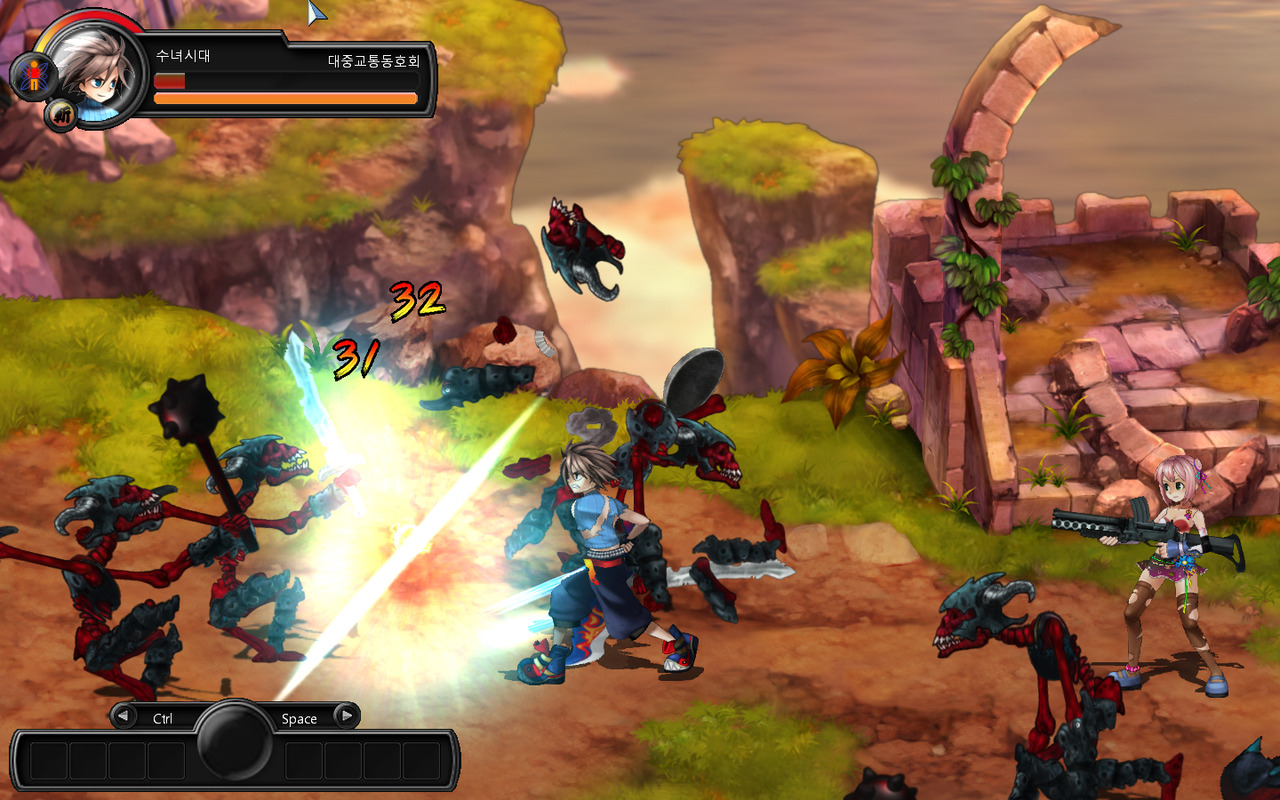1280x800 pixels.
Task: Click the small orange emblem below the portrait
Action: coord(61,115)
